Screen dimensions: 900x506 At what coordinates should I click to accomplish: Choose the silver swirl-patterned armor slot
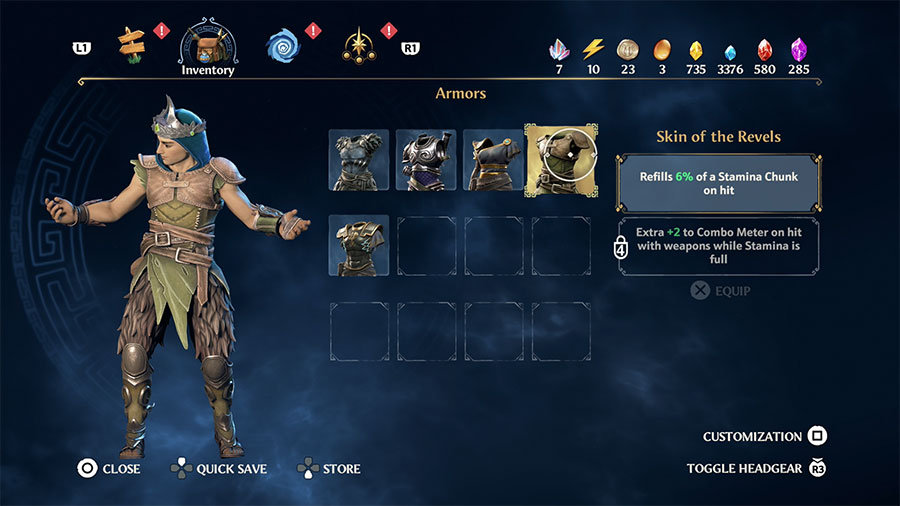(x=426, y=159)
